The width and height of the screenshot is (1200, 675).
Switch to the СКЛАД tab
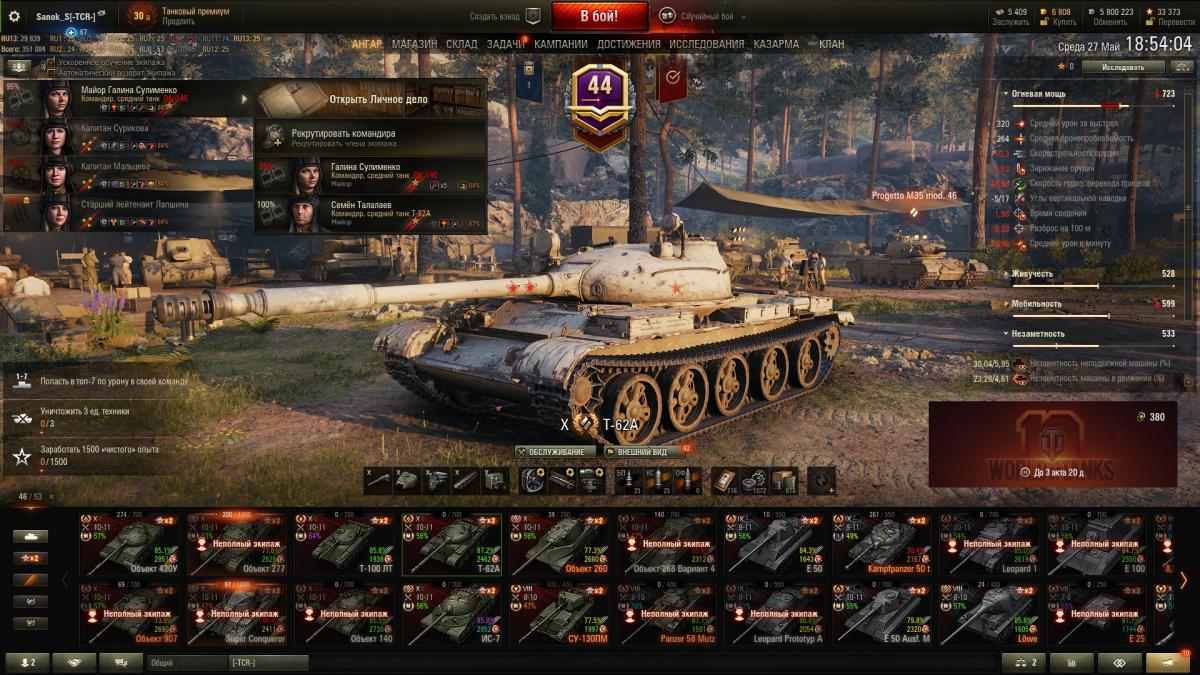tap(462, 44)
